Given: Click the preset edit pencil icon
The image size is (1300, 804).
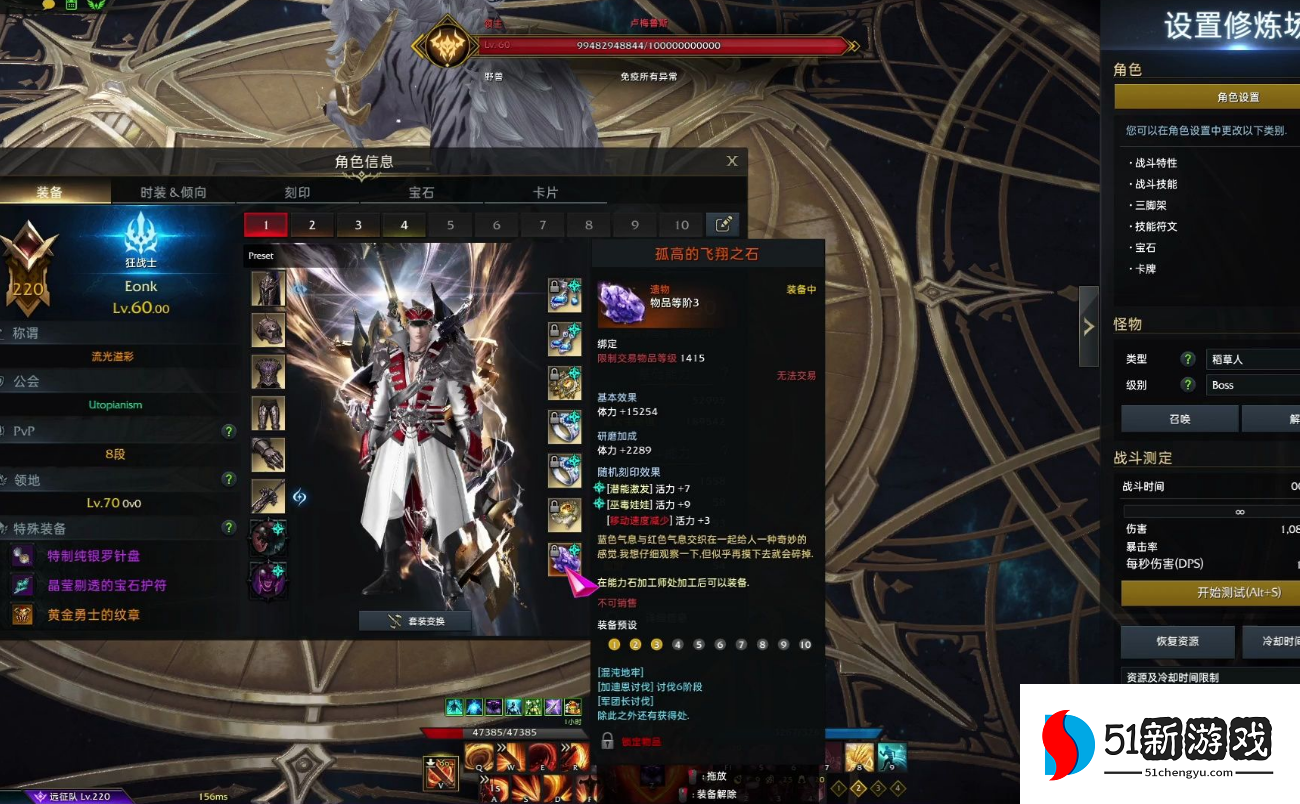Looking at the screenshot, I should point(723,225).
